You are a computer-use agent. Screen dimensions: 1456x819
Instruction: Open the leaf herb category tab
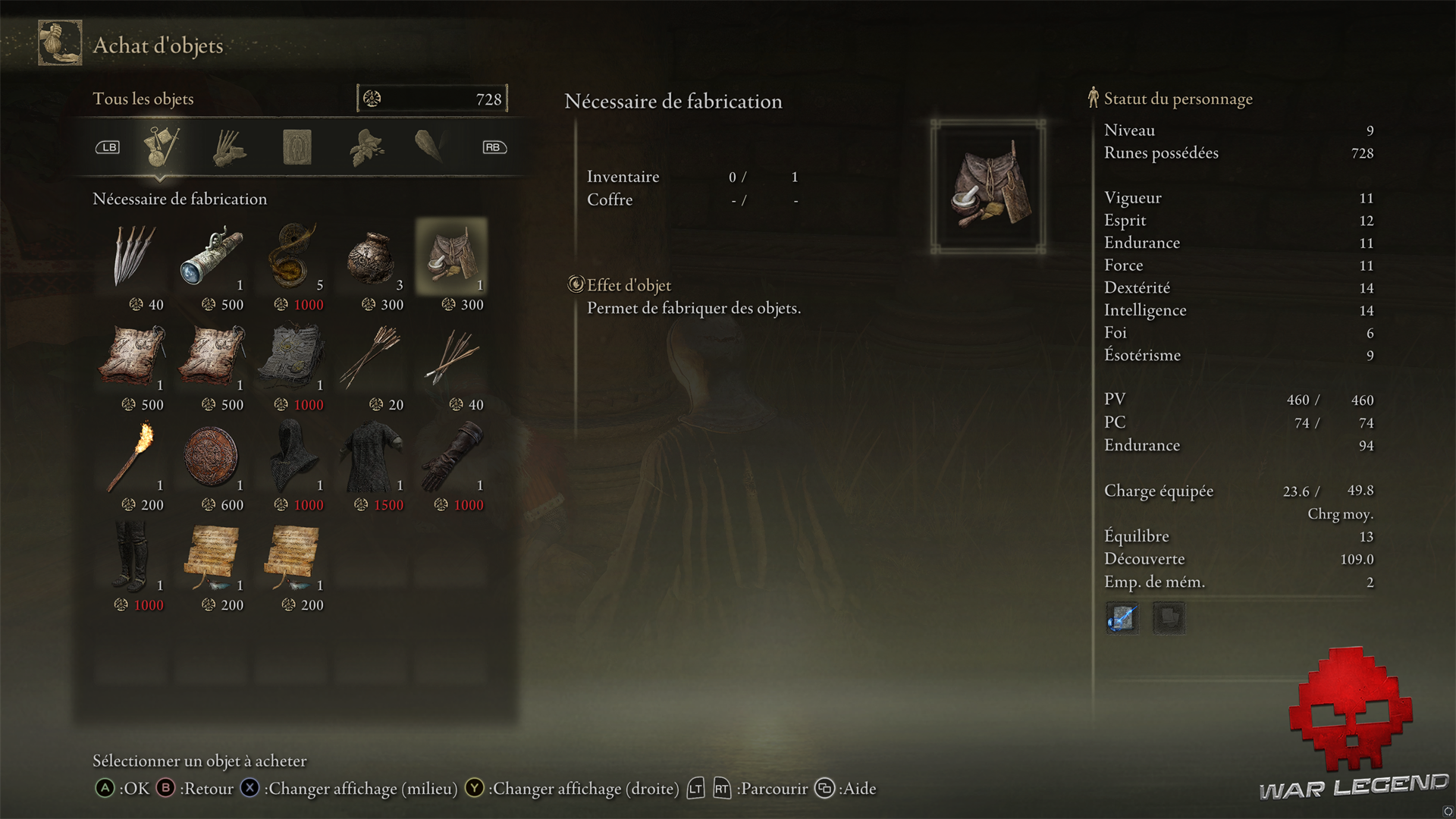pos(366,147)
